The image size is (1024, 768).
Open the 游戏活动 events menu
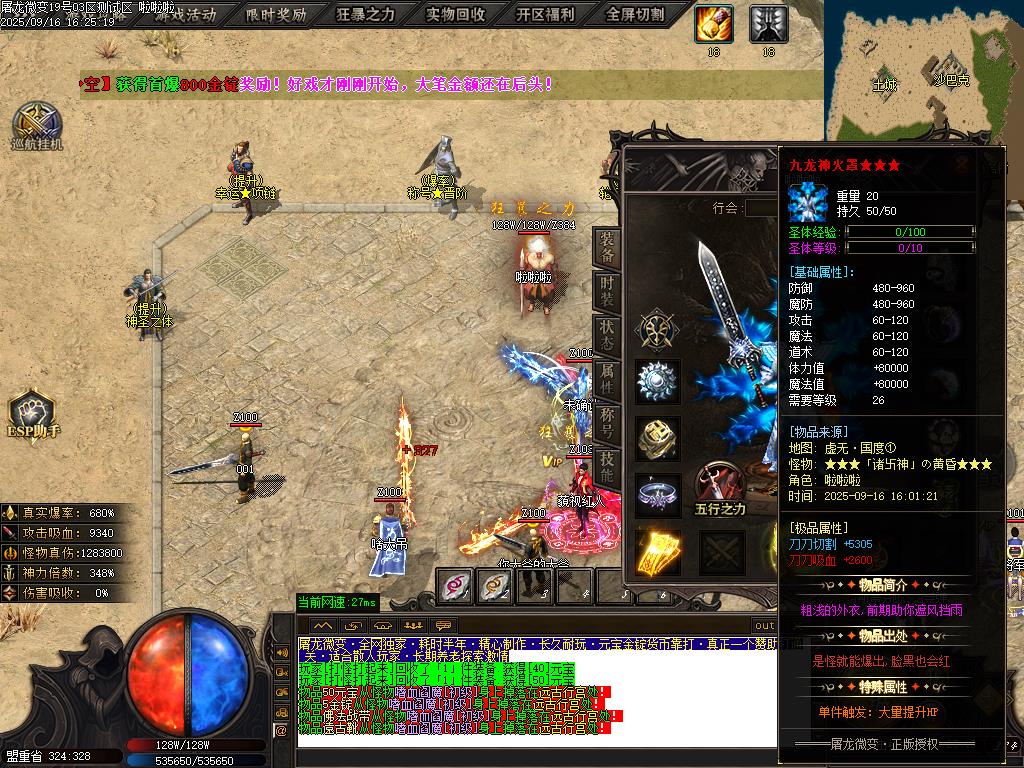tap(185, 15)
